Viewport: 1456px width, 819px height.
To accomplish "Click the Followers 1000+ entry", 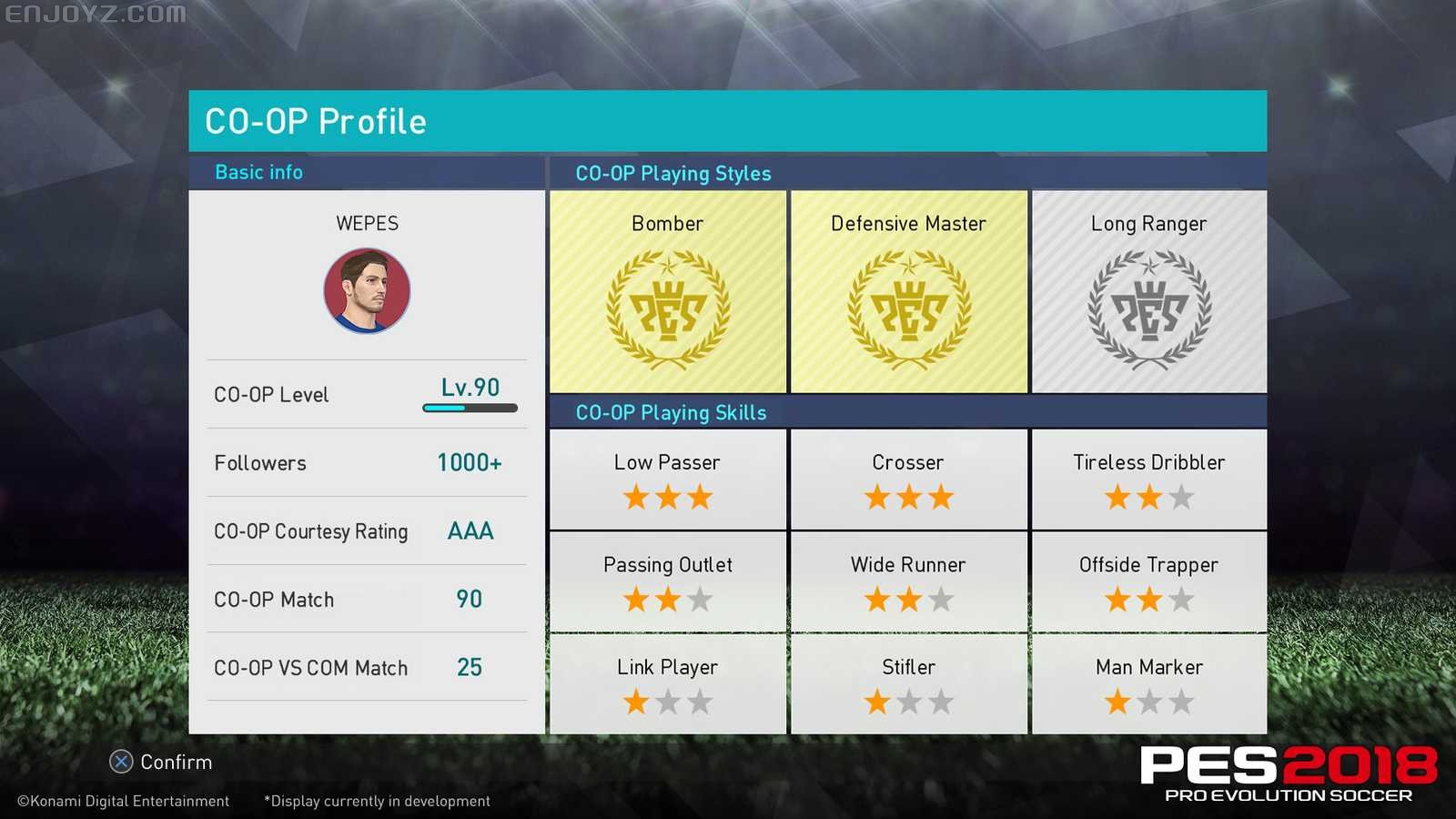I will (367, 462).
